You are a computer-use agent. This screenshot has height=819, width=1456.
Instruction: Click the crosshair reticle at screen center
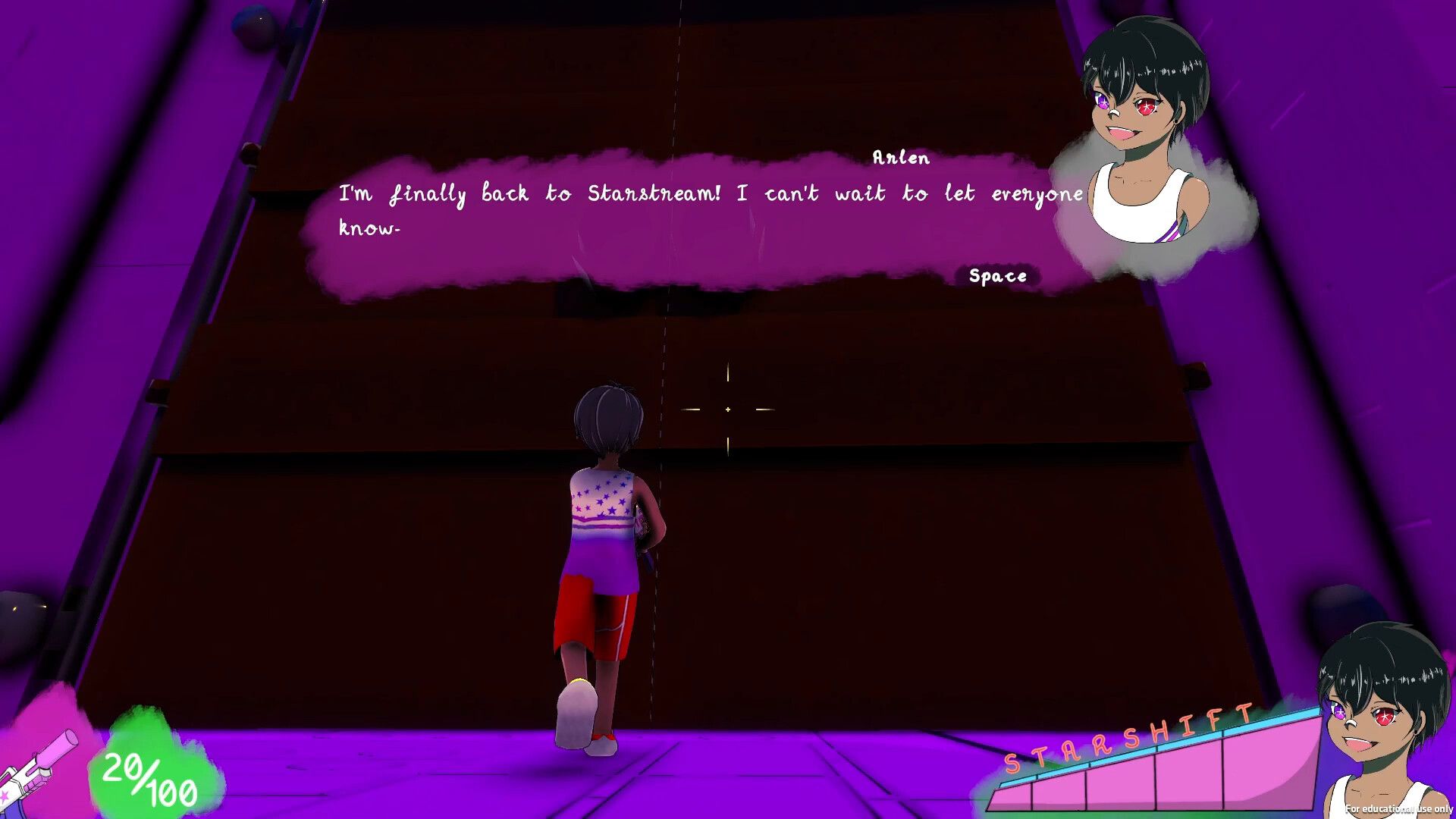[x=726, y=409]
